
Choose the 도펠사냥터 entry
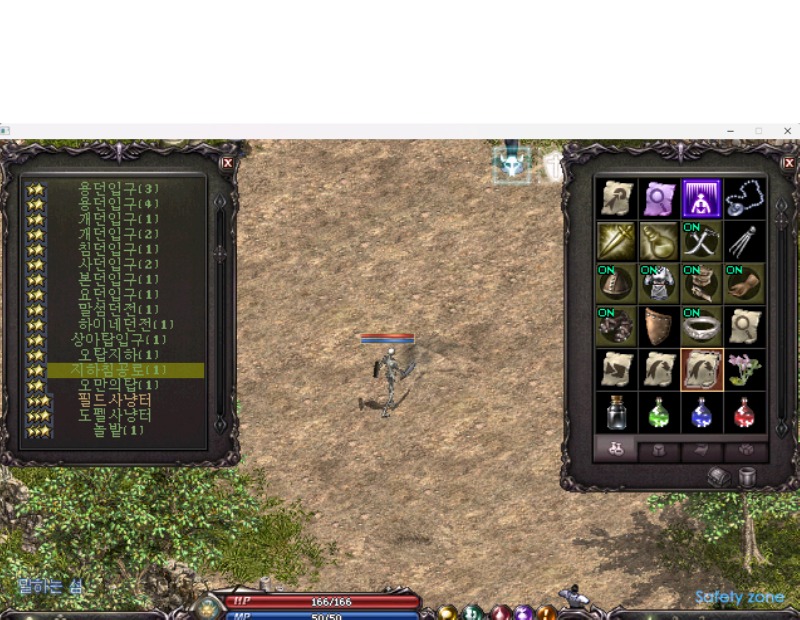click(x=115, y=415)
